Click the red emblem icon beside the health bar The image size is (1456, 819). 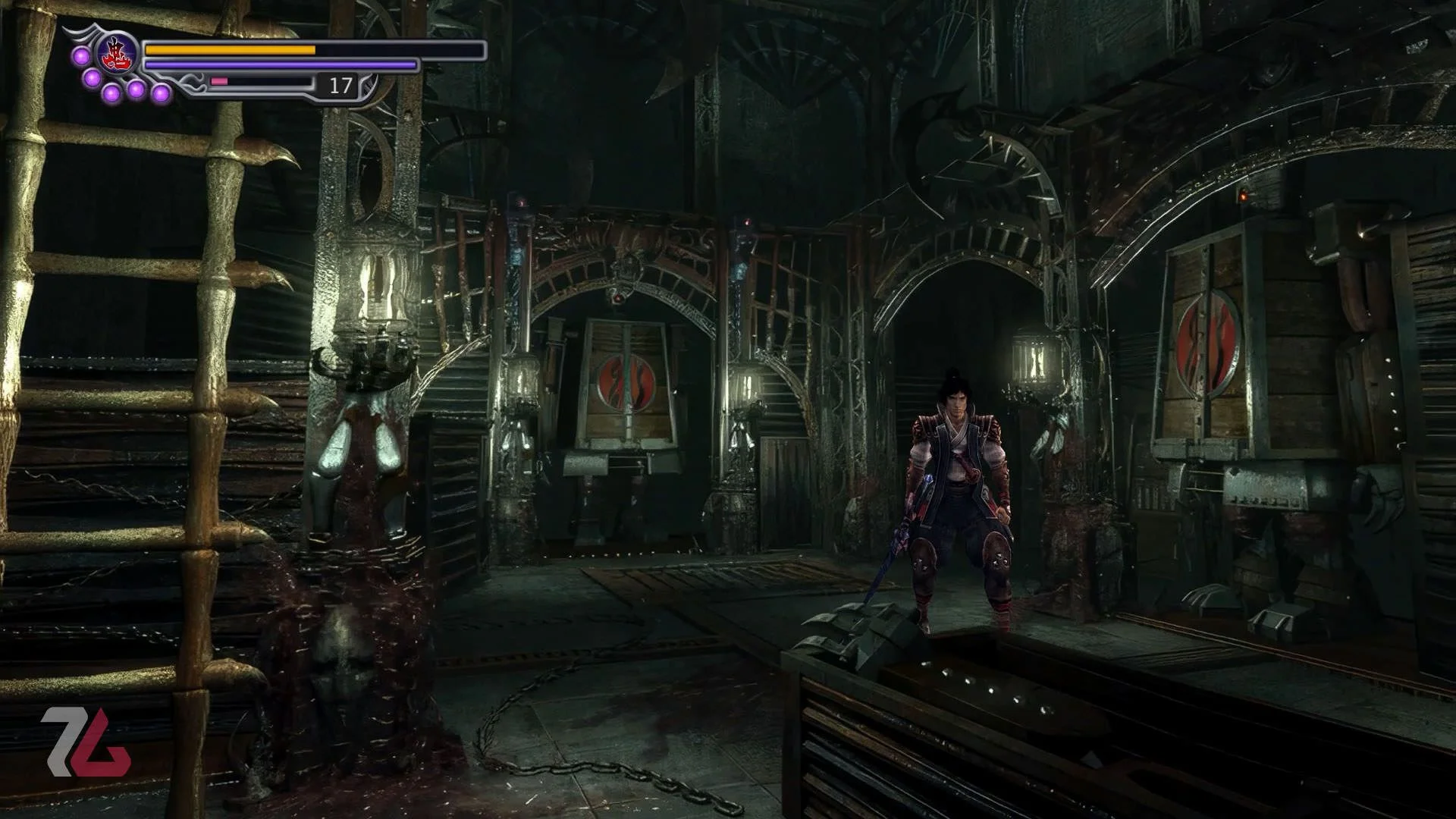click(x=118, y=53)
